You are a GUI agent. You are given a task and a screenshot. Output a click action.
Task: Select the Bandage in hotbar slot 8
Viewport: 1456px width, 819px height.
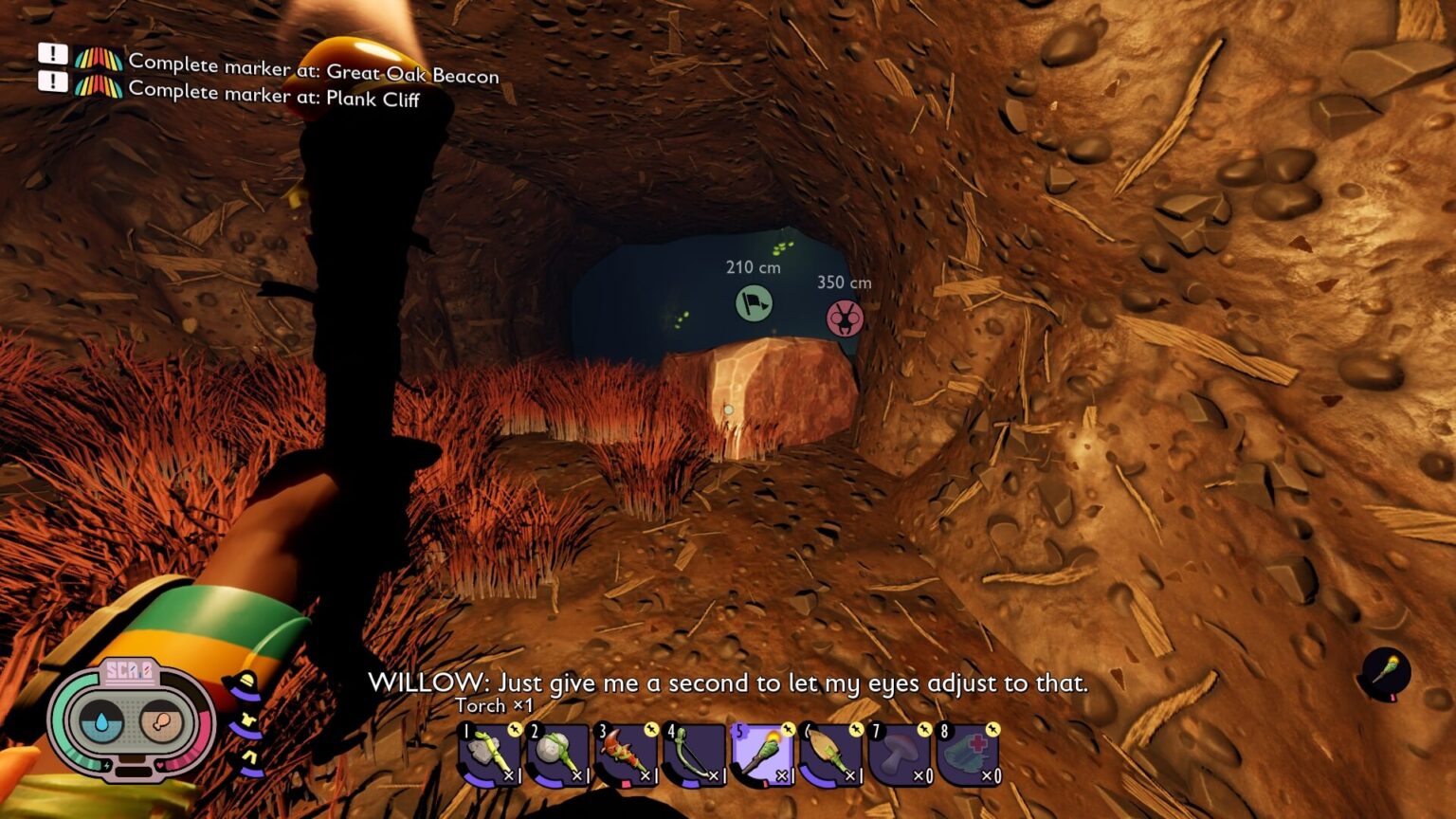[966, 754]
